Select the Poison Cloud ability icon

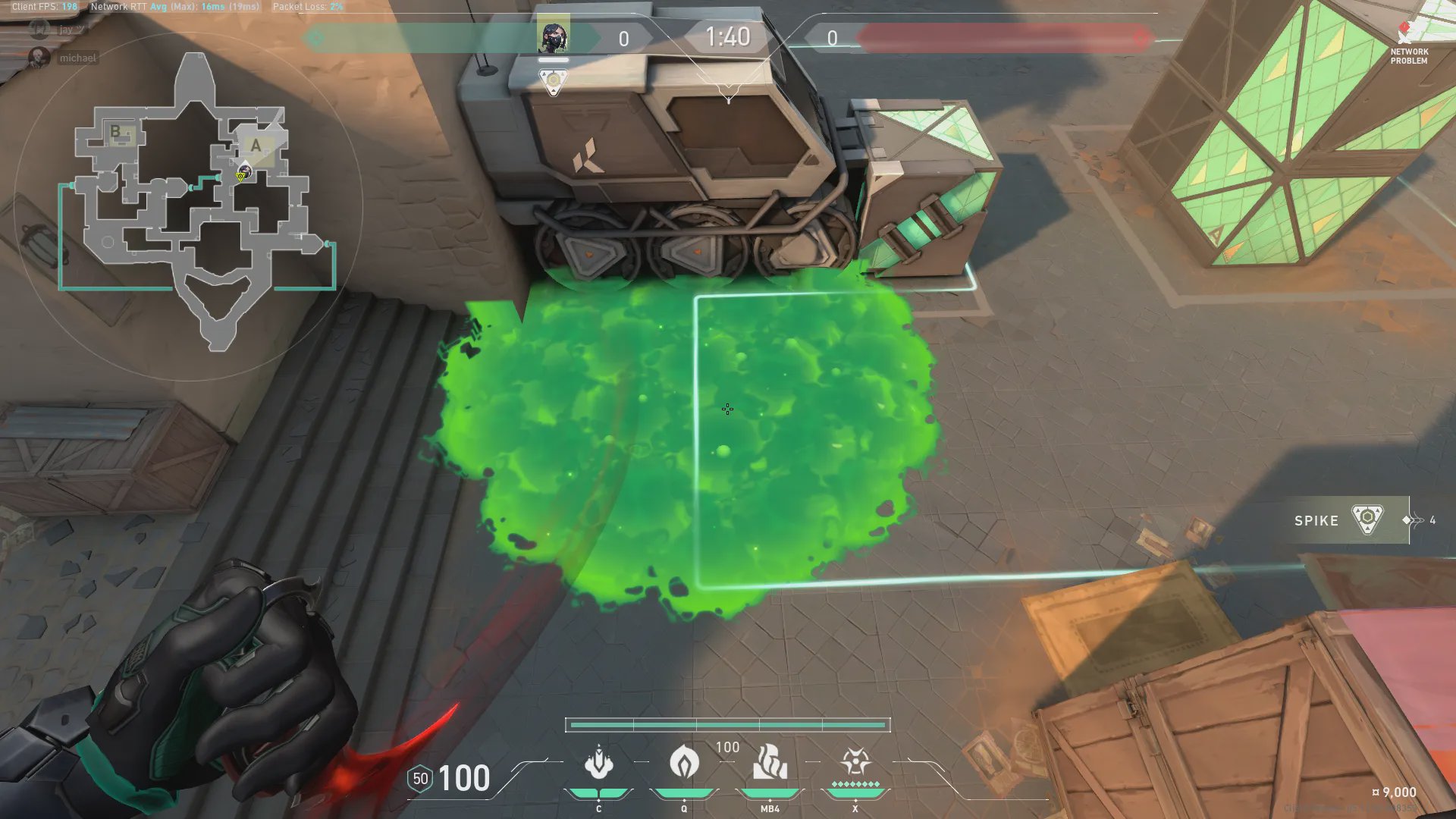pos(683,763)
